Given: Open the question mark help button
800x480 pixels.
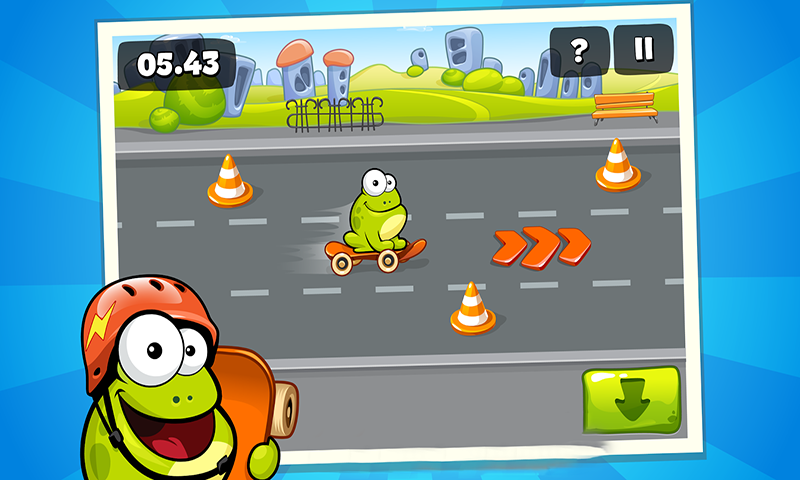Looking at the screenshot, I should tap(578, 49).
